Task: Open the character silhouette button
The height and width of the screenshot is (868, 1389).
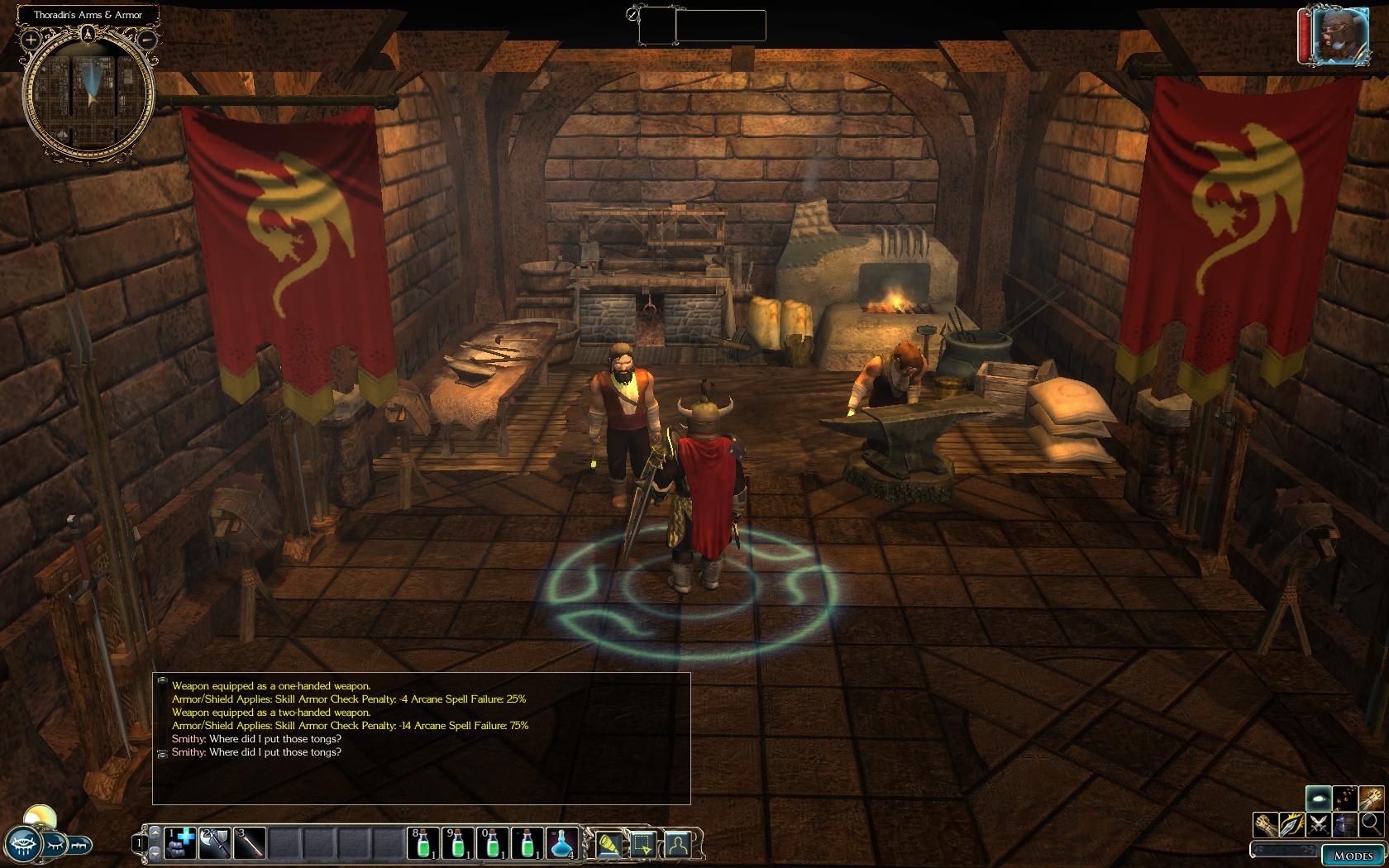Action: (677, 844)
